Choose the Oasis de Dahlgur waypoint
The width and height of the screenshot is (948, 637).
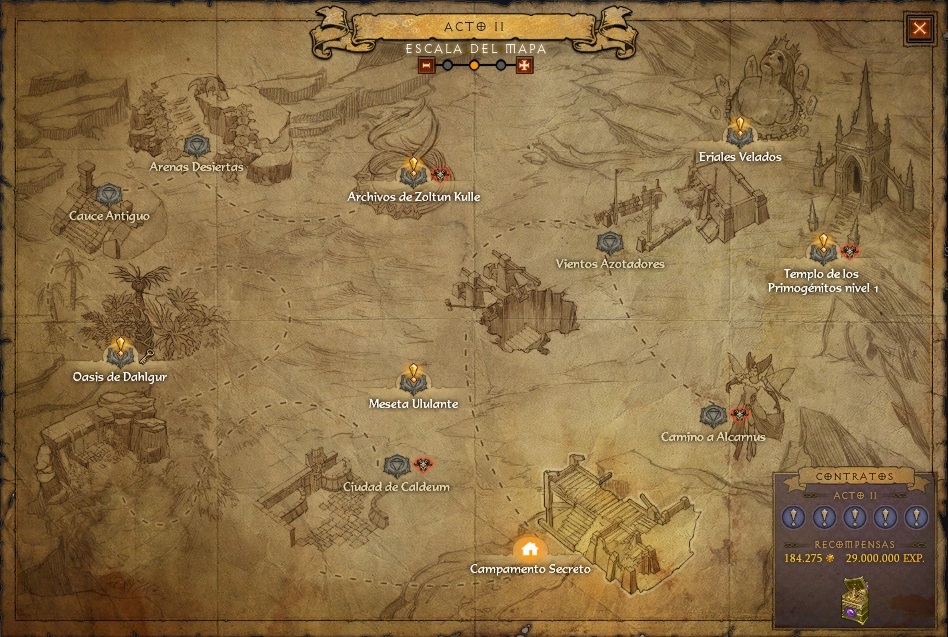[120, 353]
